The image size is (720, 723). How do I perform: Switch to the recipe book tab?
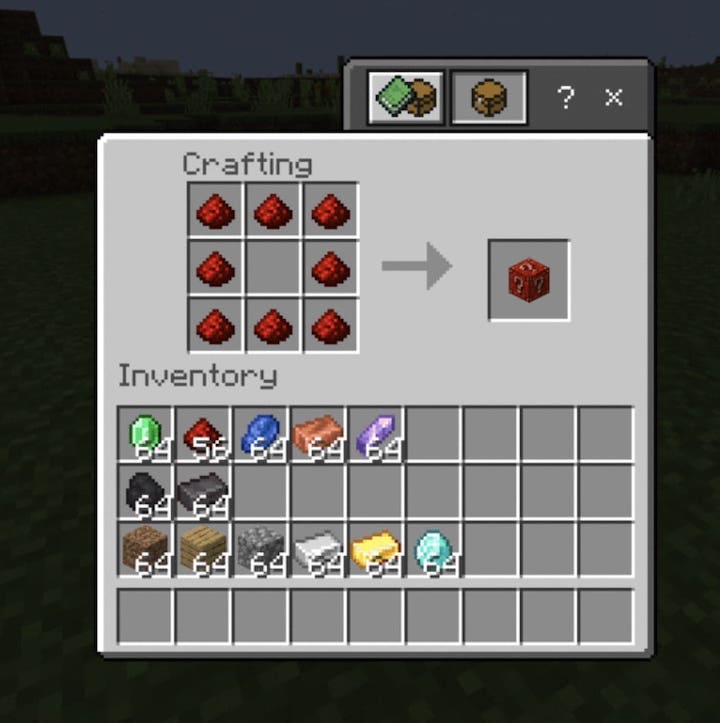coord(405,97)
